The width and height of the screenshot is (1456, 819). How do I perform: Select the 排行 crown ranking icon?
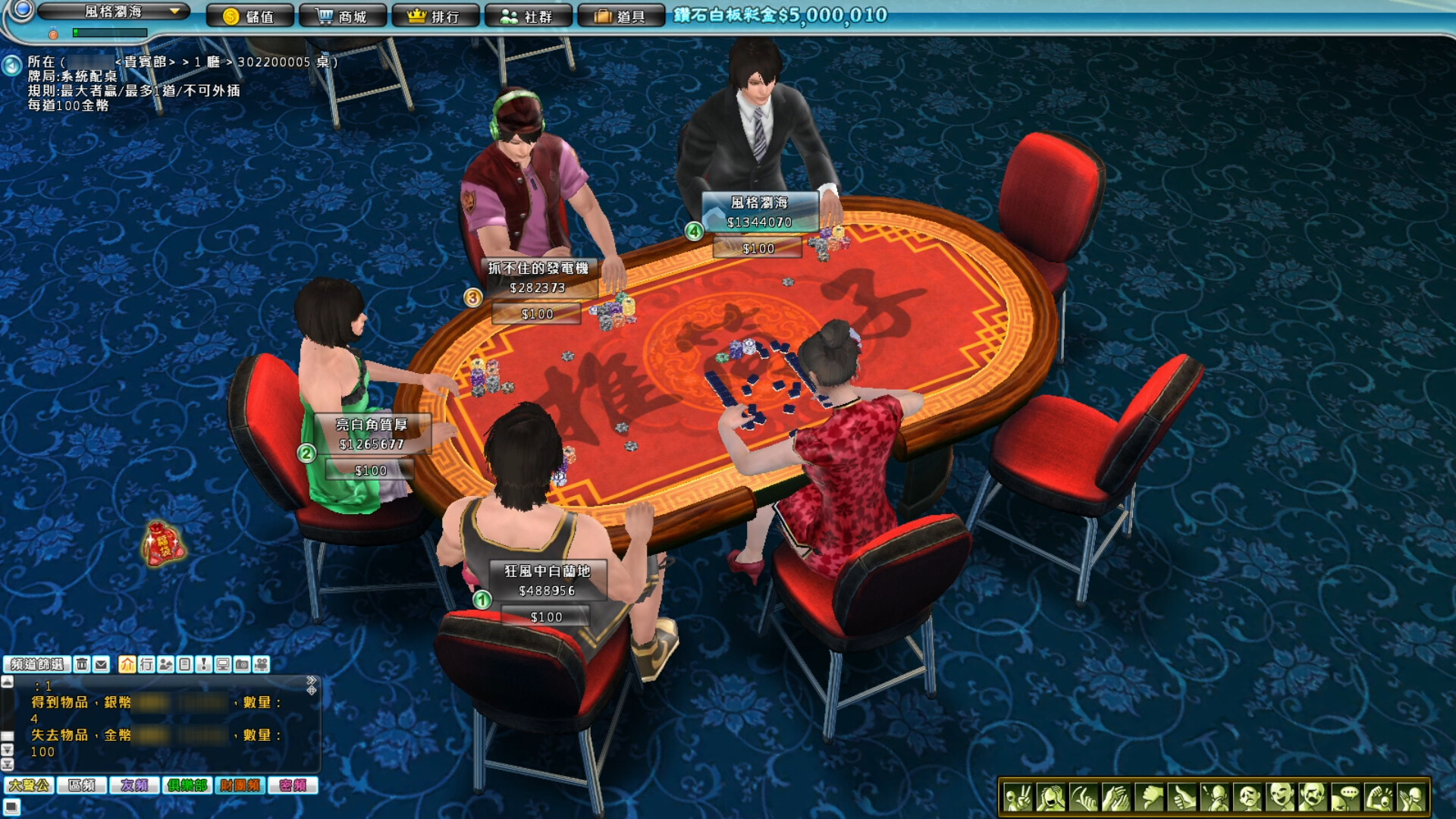coord(436,15)
